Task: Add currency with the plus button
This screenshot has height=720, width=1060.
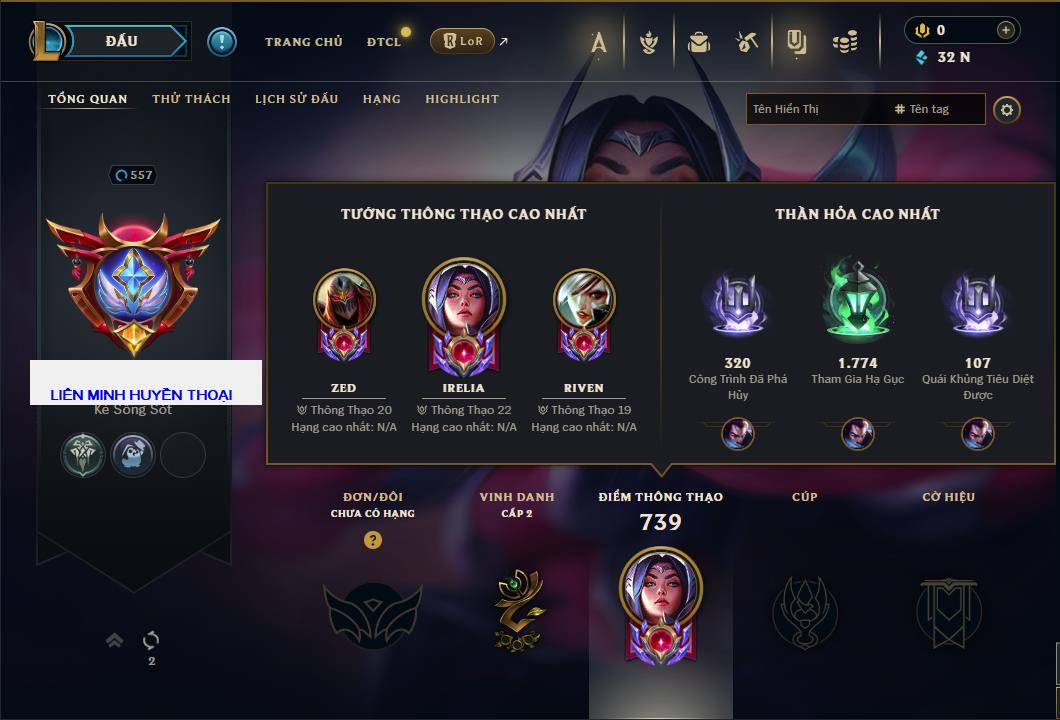Action: click(x=1005, y=30)
